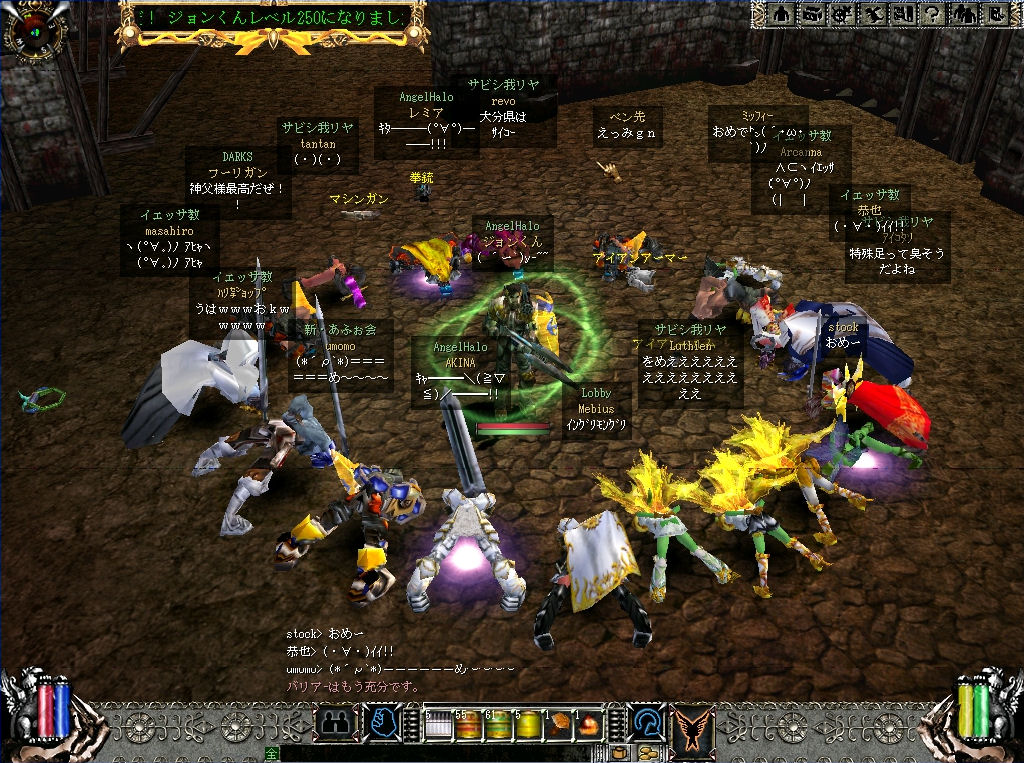
Task: Open the small pouch bag icon
Action: [x=620, y=752]
